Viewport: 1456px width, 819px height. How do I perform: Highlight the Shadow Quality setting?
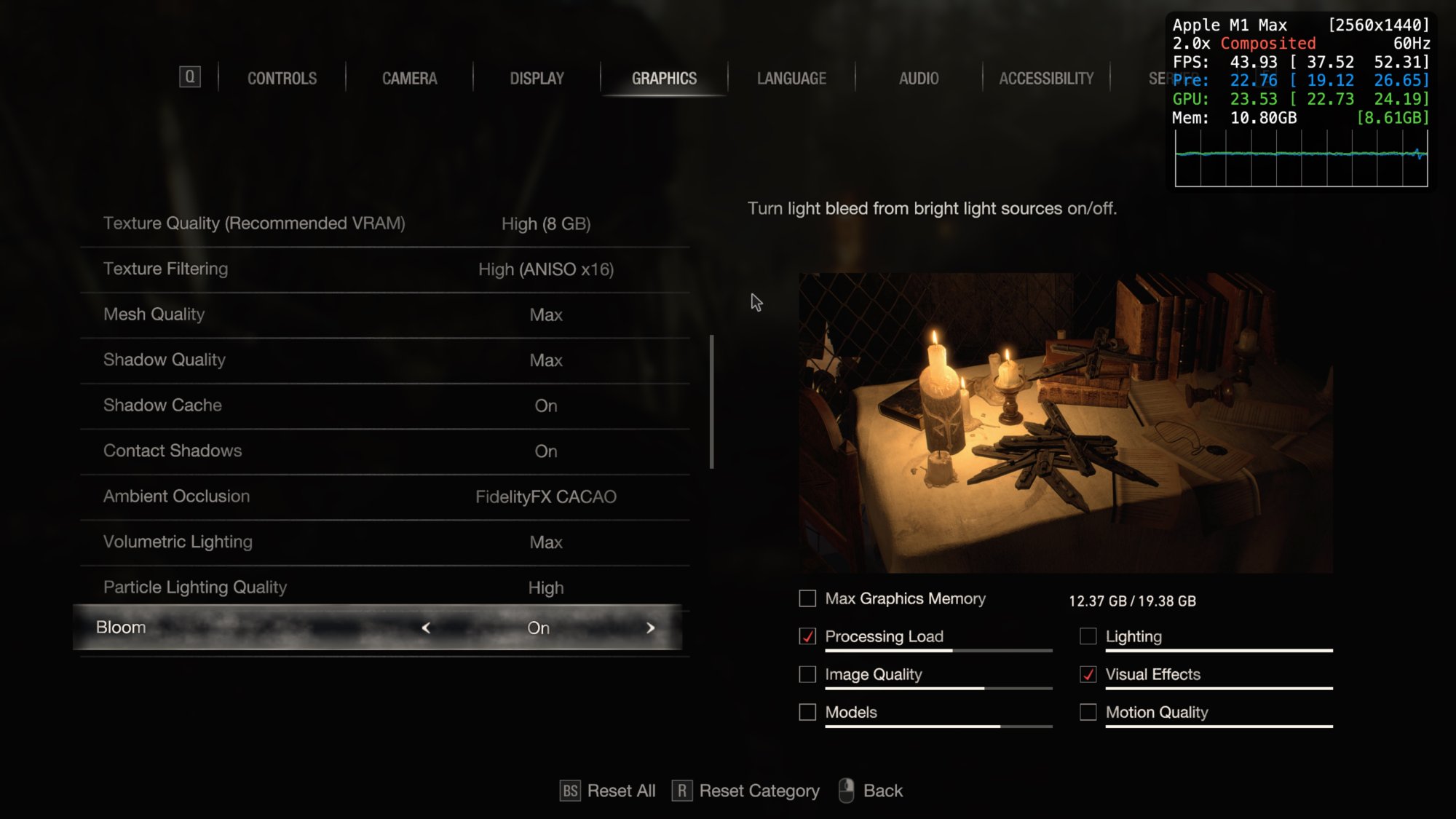click(384, 360)
